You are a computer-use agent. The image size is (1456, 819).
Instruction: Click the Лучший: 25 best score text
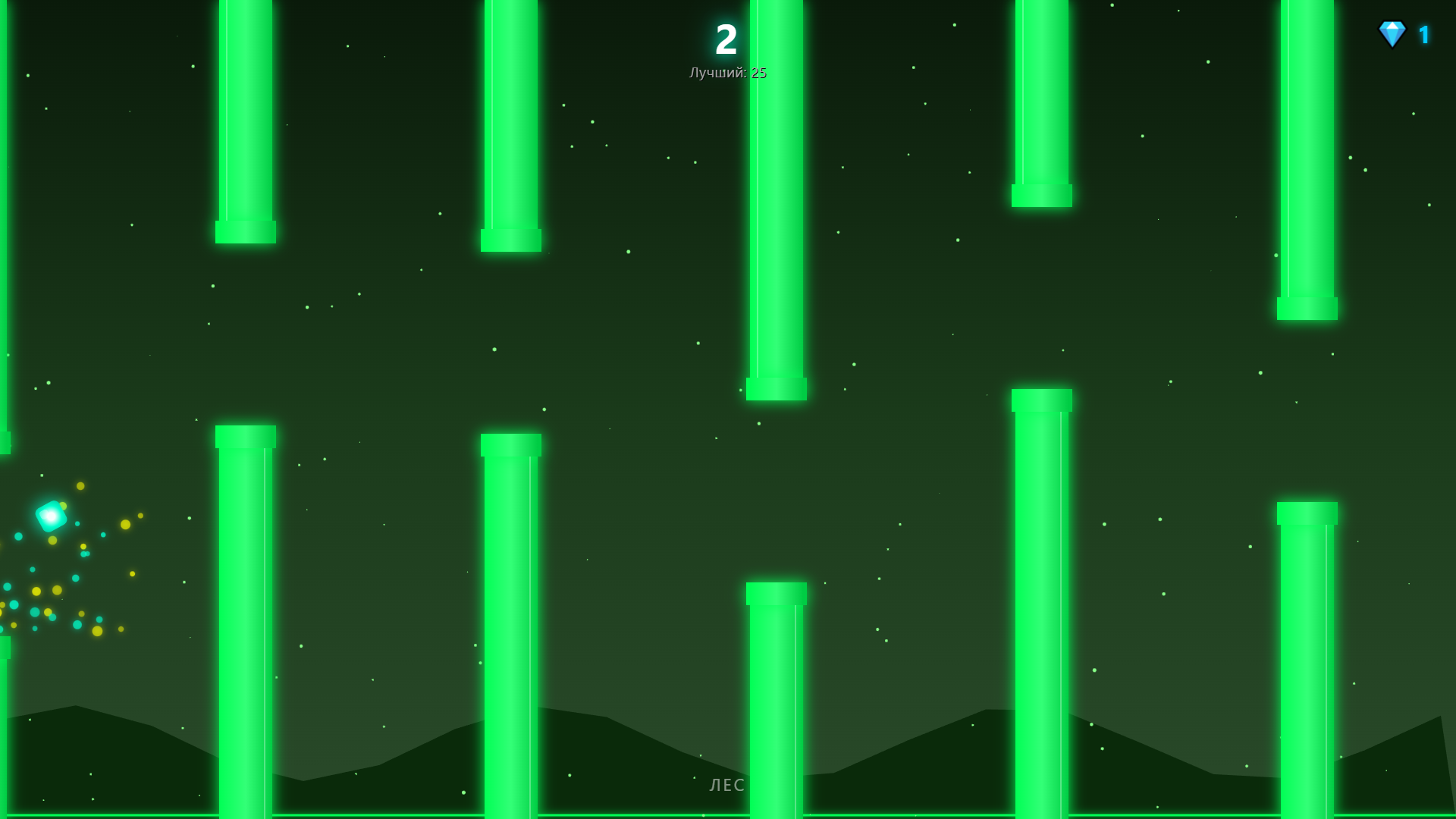click(726, 74)
